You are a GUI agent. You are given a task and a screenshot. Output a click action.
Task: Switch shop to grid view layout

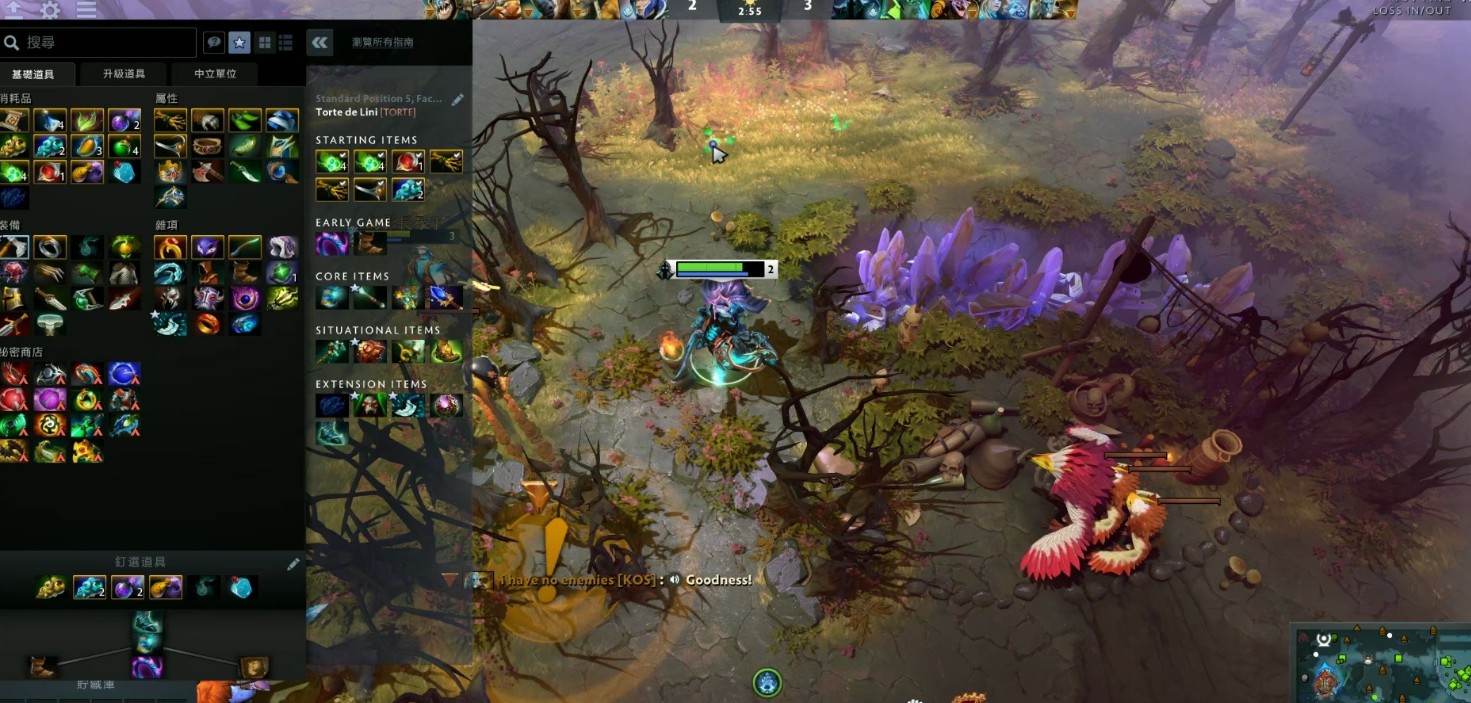click(264, 43)
